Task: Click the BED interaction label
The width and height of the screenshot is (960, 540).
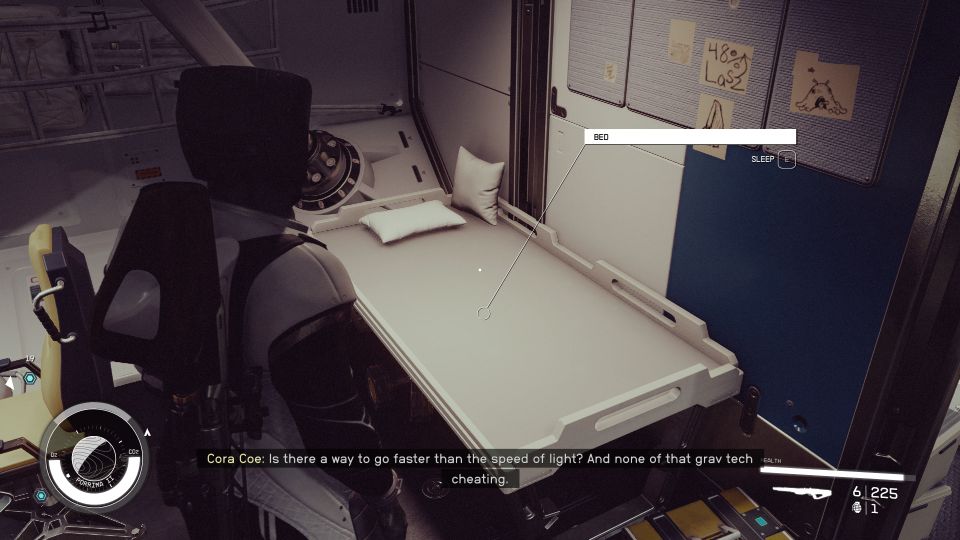Action: coord(690,137)
